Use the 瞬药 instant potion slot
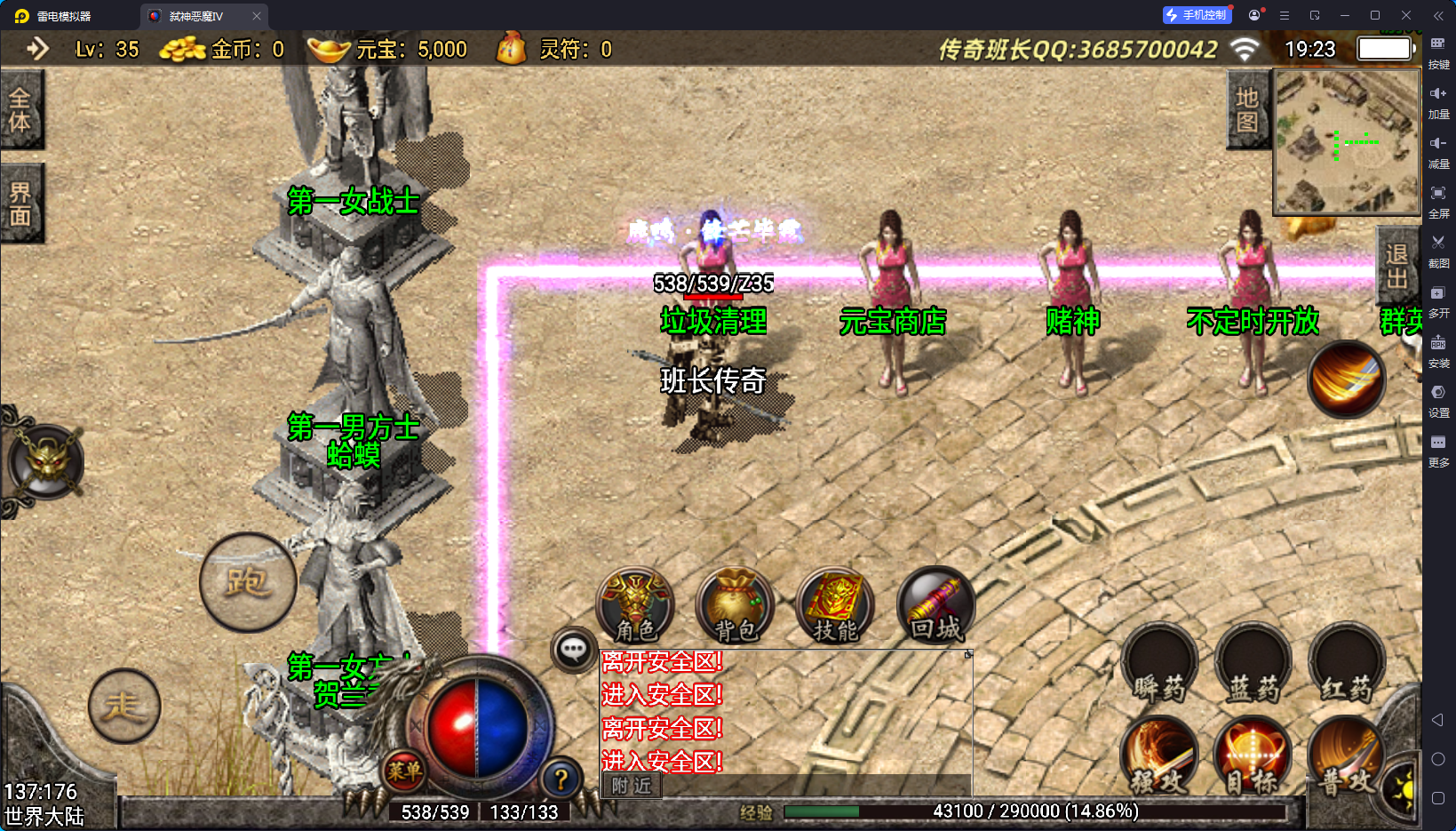This screenshot has width=1456, height=831. coord(1159,667)
